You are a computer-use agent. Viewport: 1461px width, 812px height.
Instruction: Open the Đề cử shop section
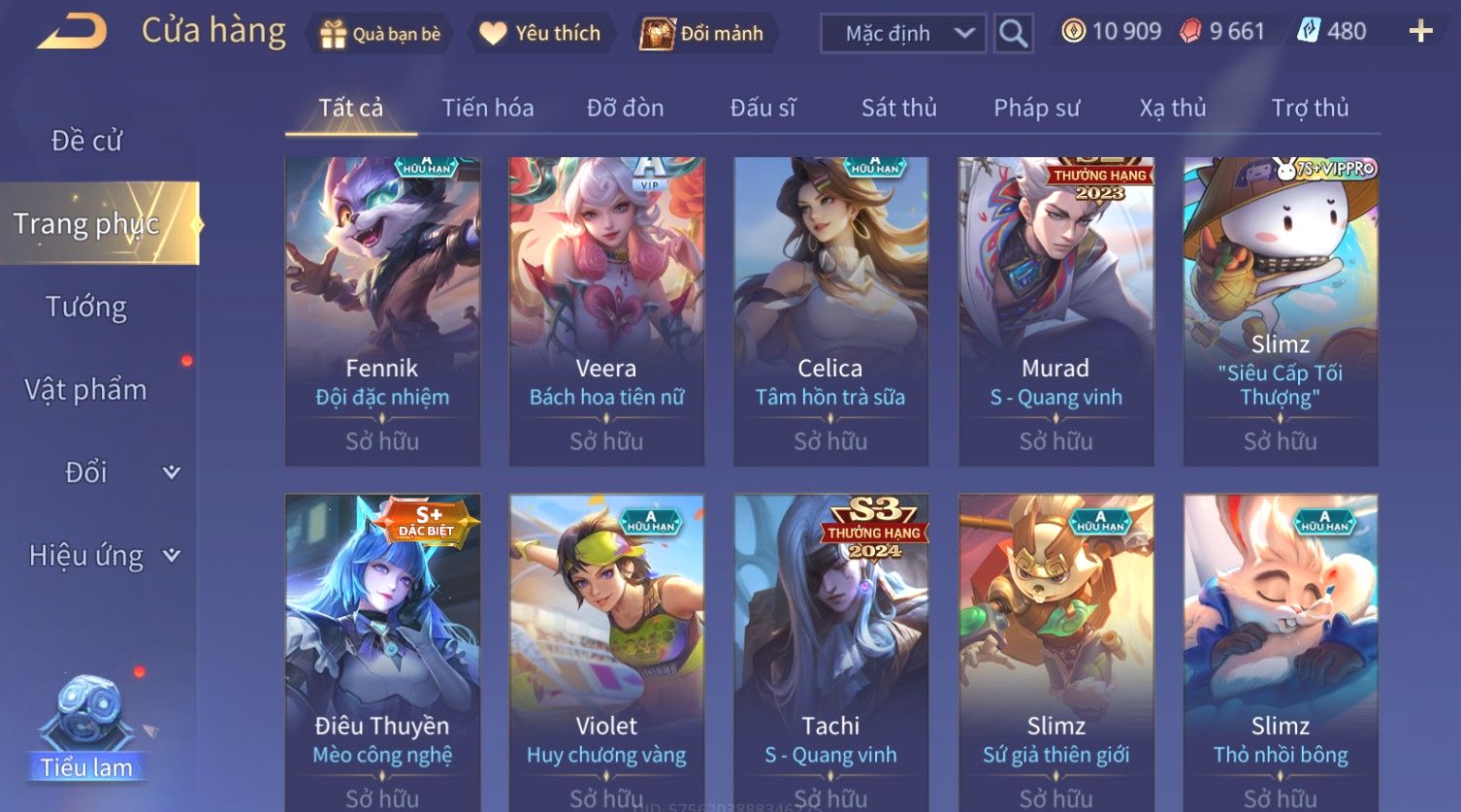(x=86, y=141)
